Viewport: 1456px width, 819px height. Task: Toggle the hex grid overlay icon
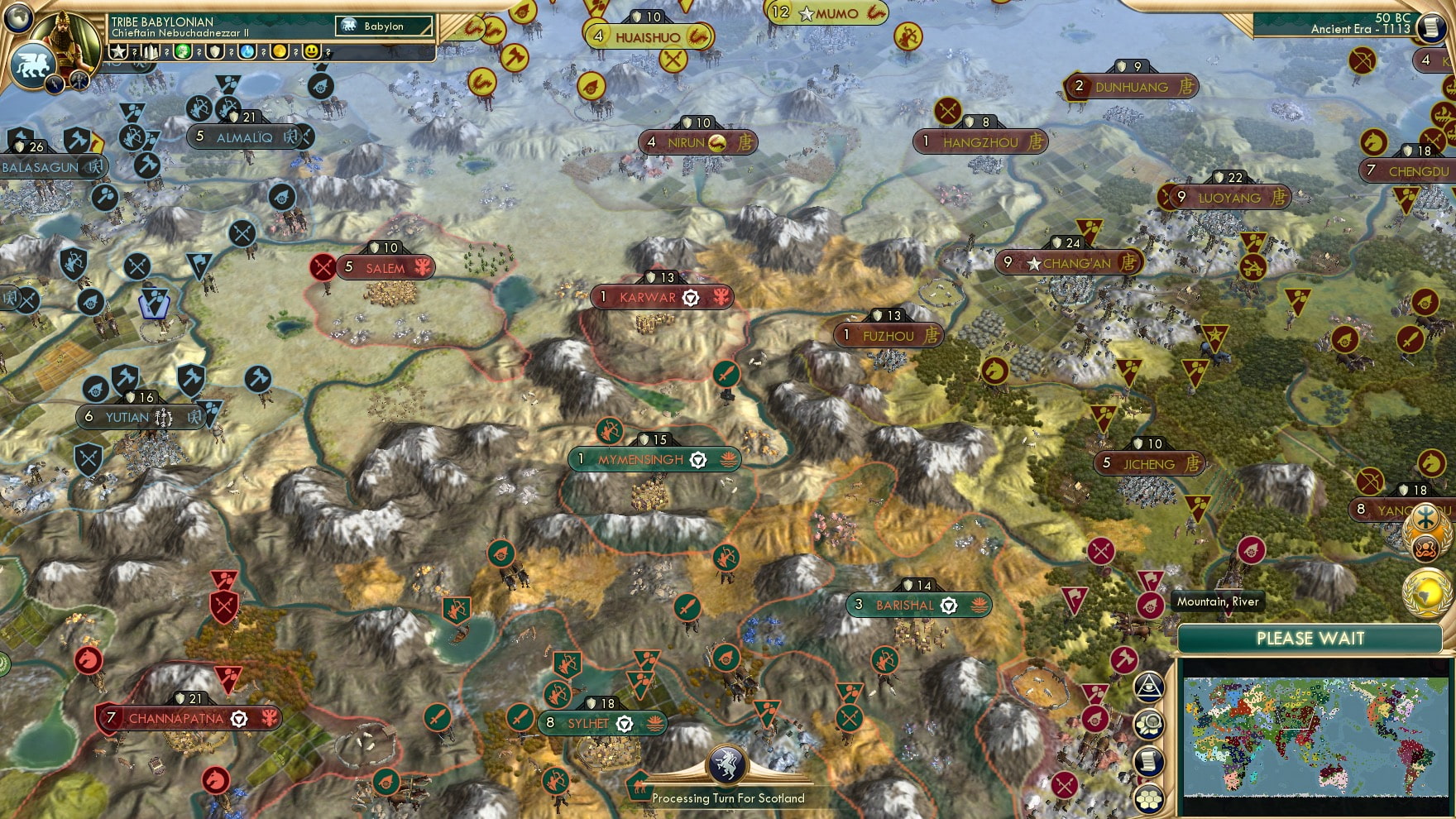pos(1147,797)
